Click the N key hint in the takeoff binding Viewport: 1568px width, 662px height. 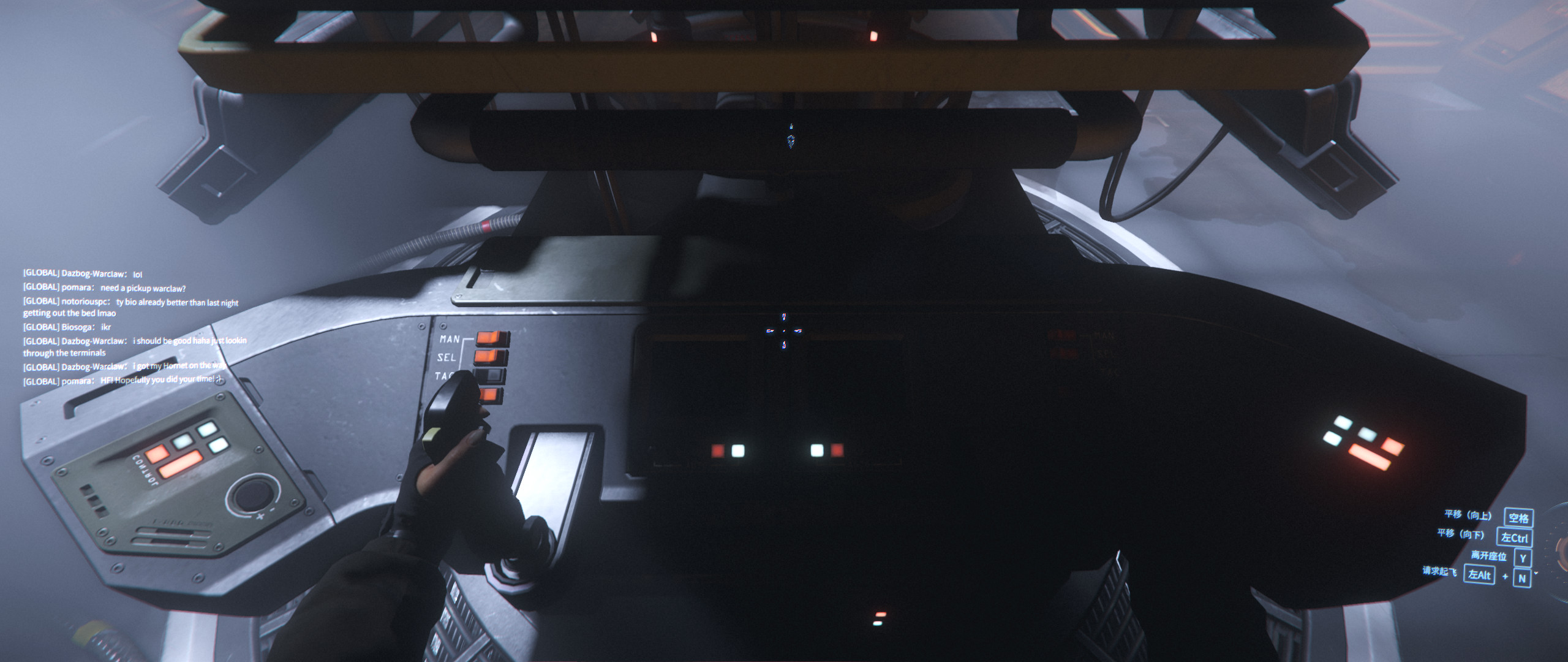(x=1523, y=577)
